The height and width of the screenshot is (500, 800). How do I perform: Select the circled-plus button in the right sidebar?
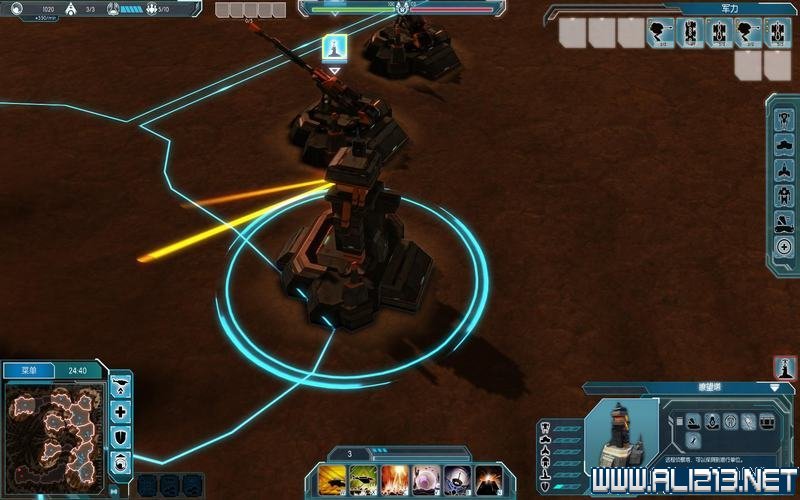pyautogui.click(x=784, y=248)
